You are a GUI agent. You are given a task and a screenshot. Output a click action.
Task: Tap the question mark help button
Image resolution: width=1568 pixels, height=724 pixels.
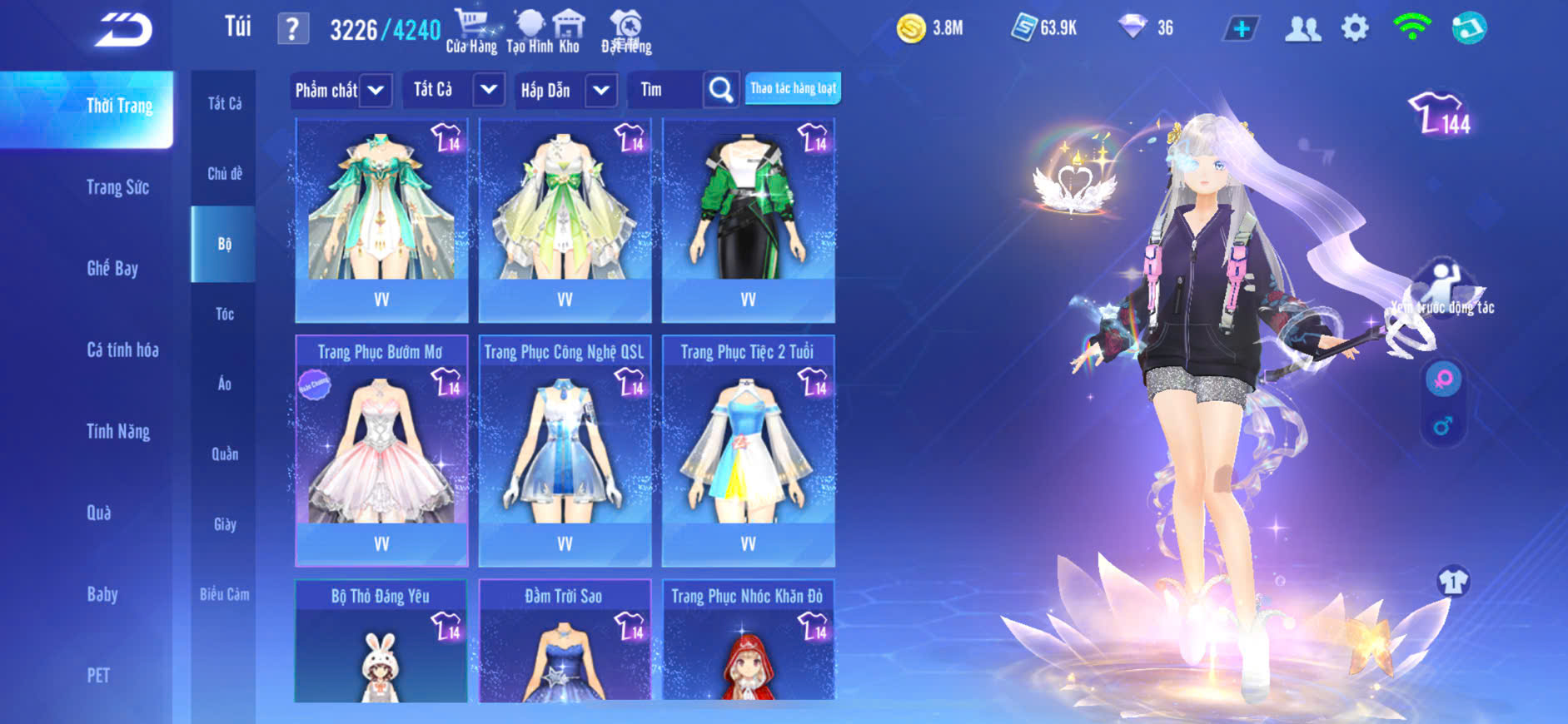[292, 30]
